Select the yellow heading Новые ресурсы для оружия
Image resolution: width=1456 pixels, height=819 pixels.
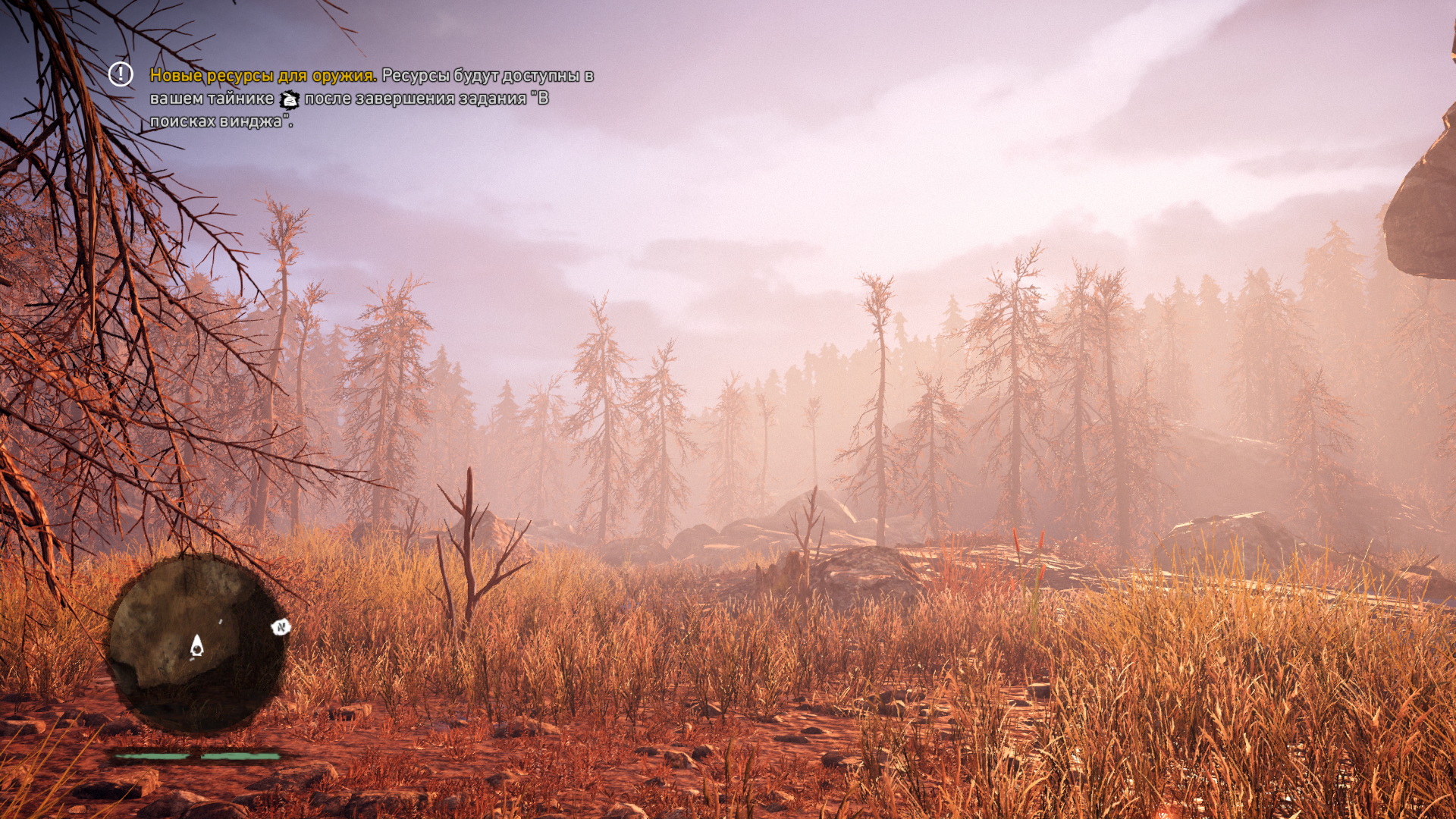click(x=262, y=76)
